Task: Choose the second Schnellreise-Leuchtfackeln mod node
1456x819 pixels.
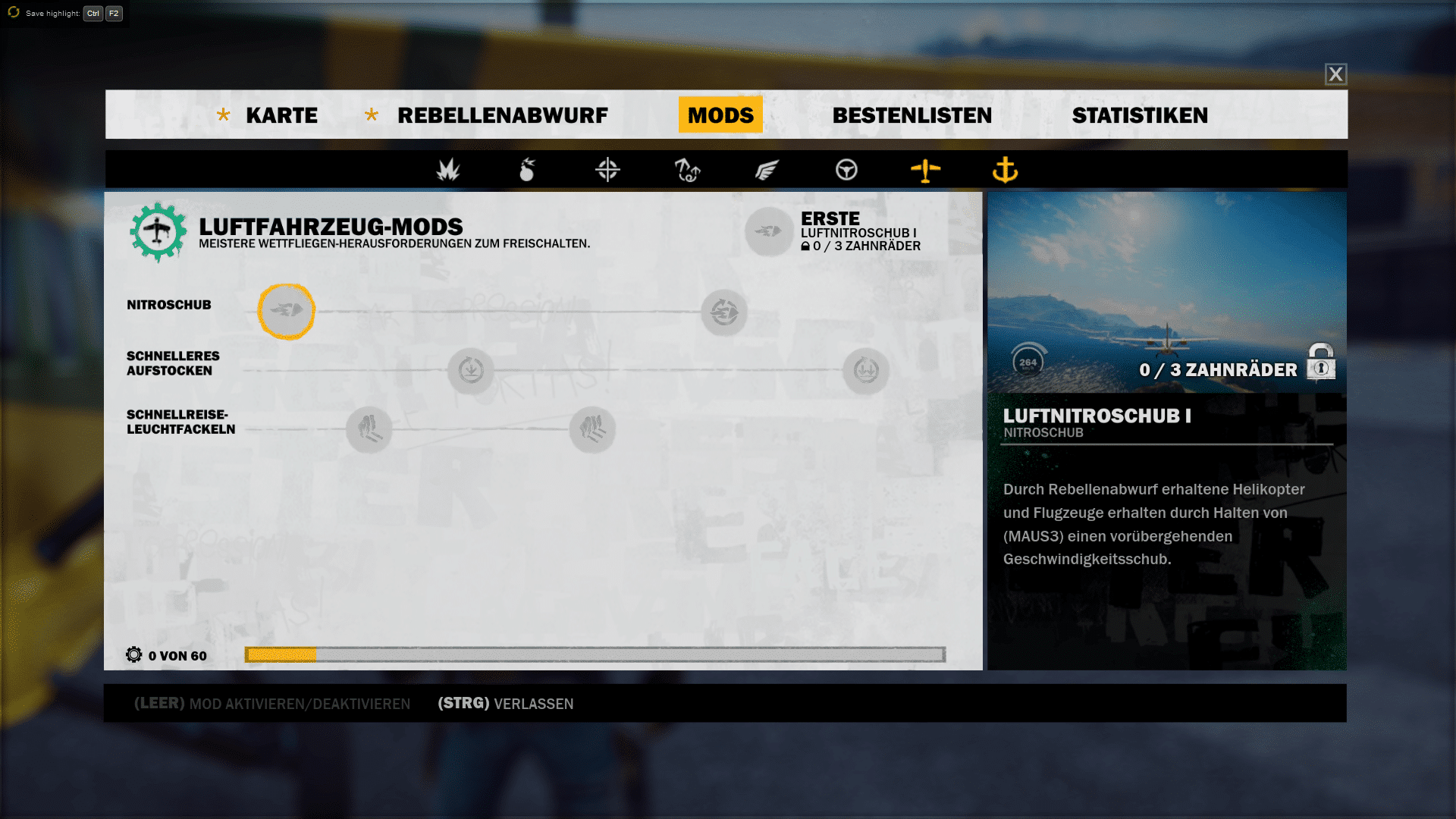Action: pyautogui.click(x=592, y=429)
